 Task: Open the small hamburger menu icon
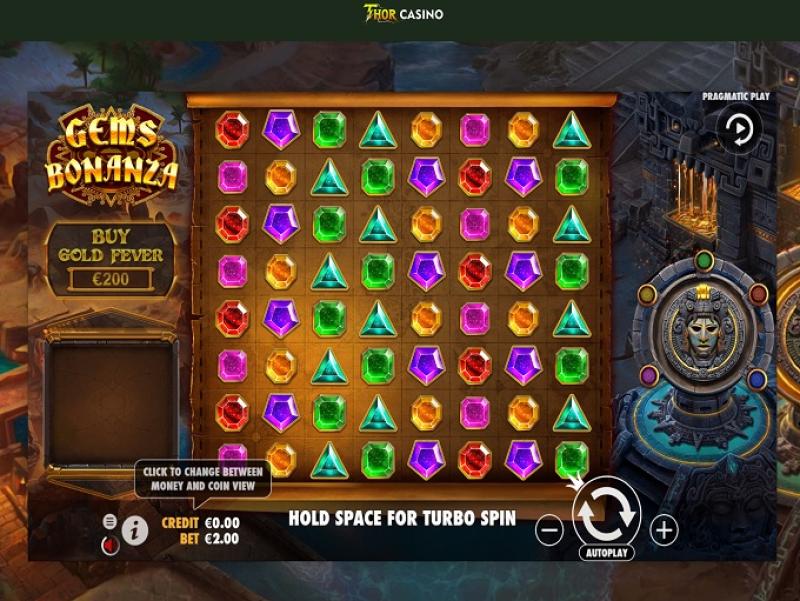coord(110,521)
